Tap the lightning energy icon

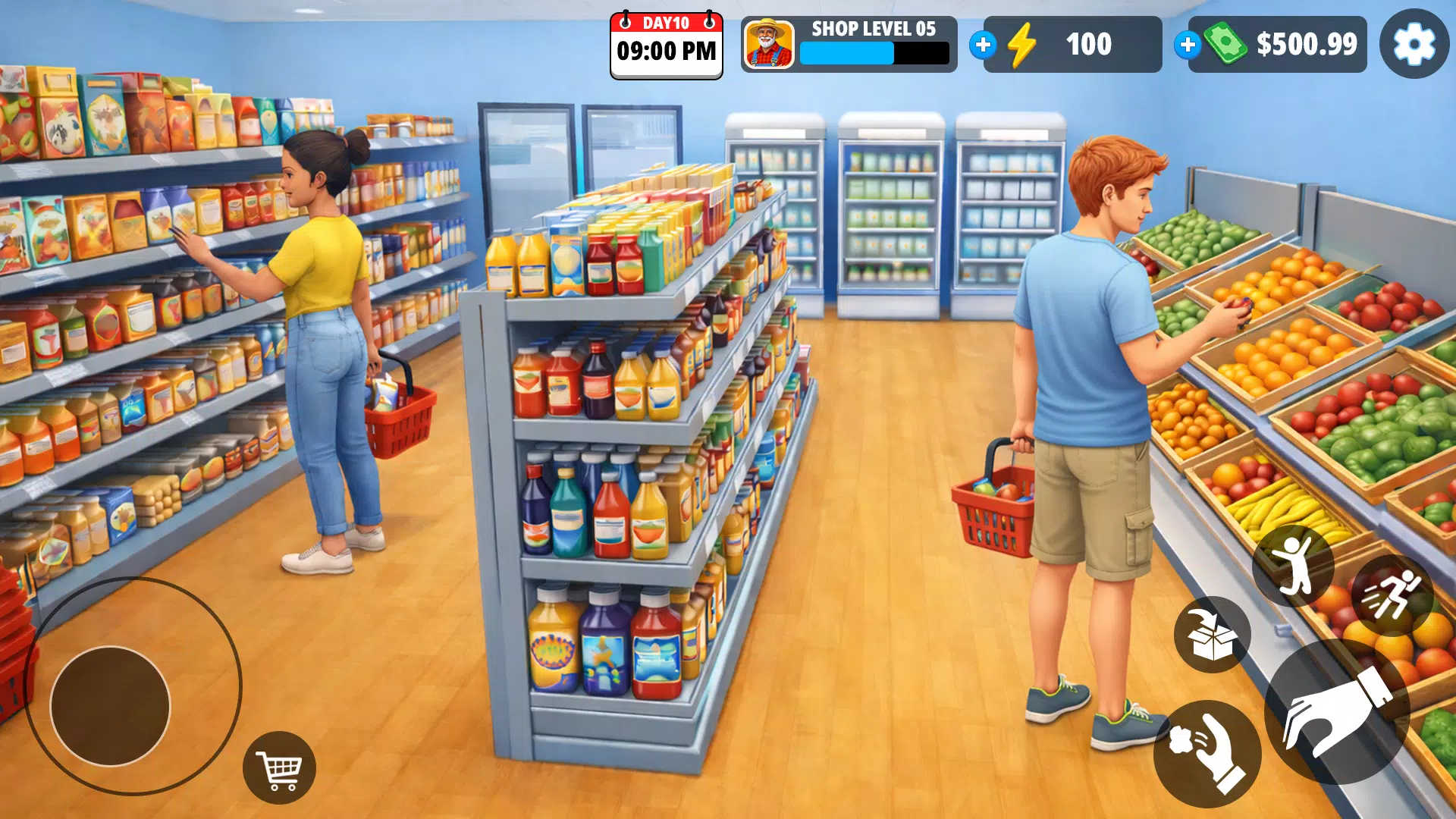[1021, 45]
